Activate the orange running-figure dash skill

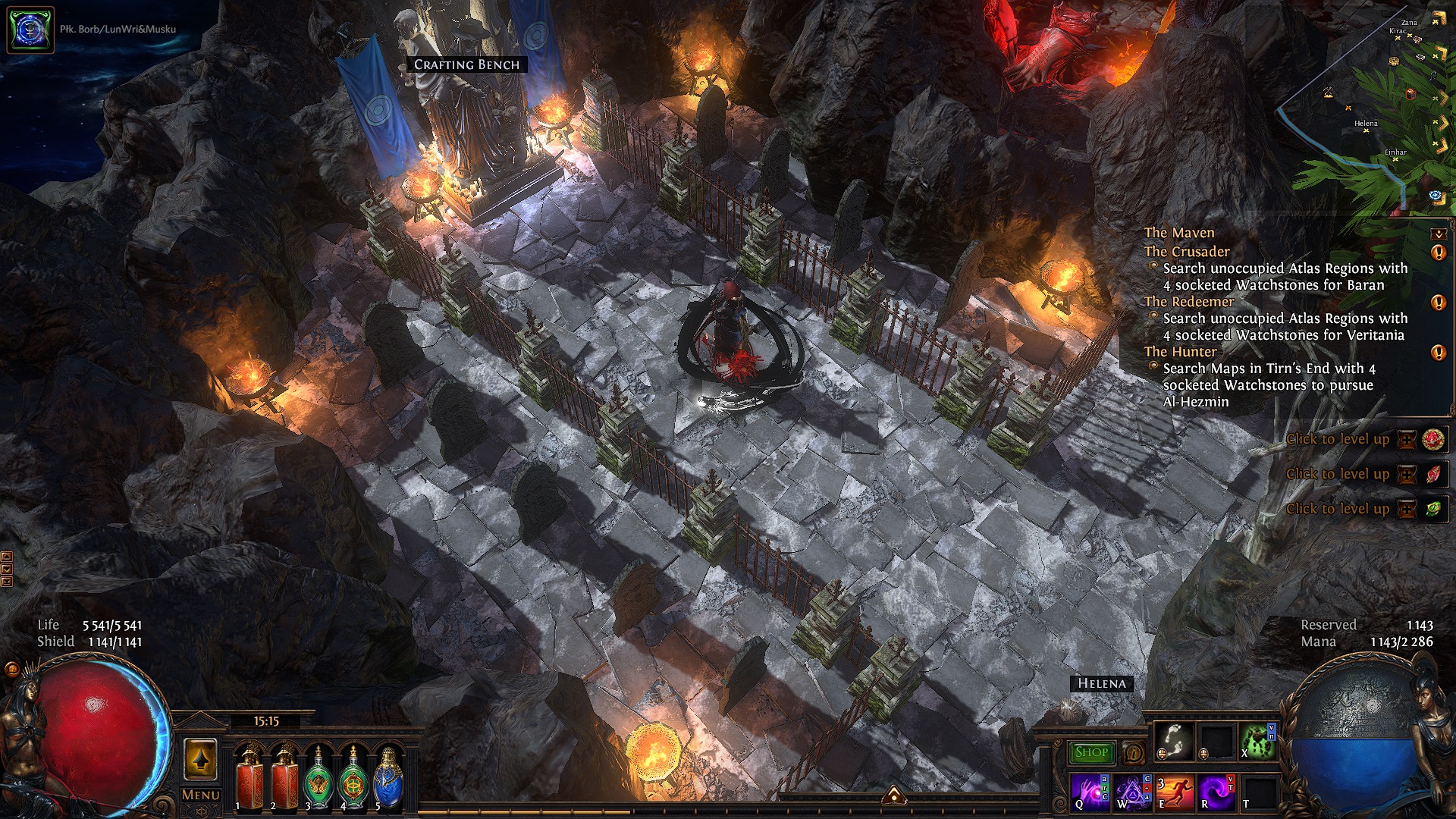click(x=1174, y=792)
